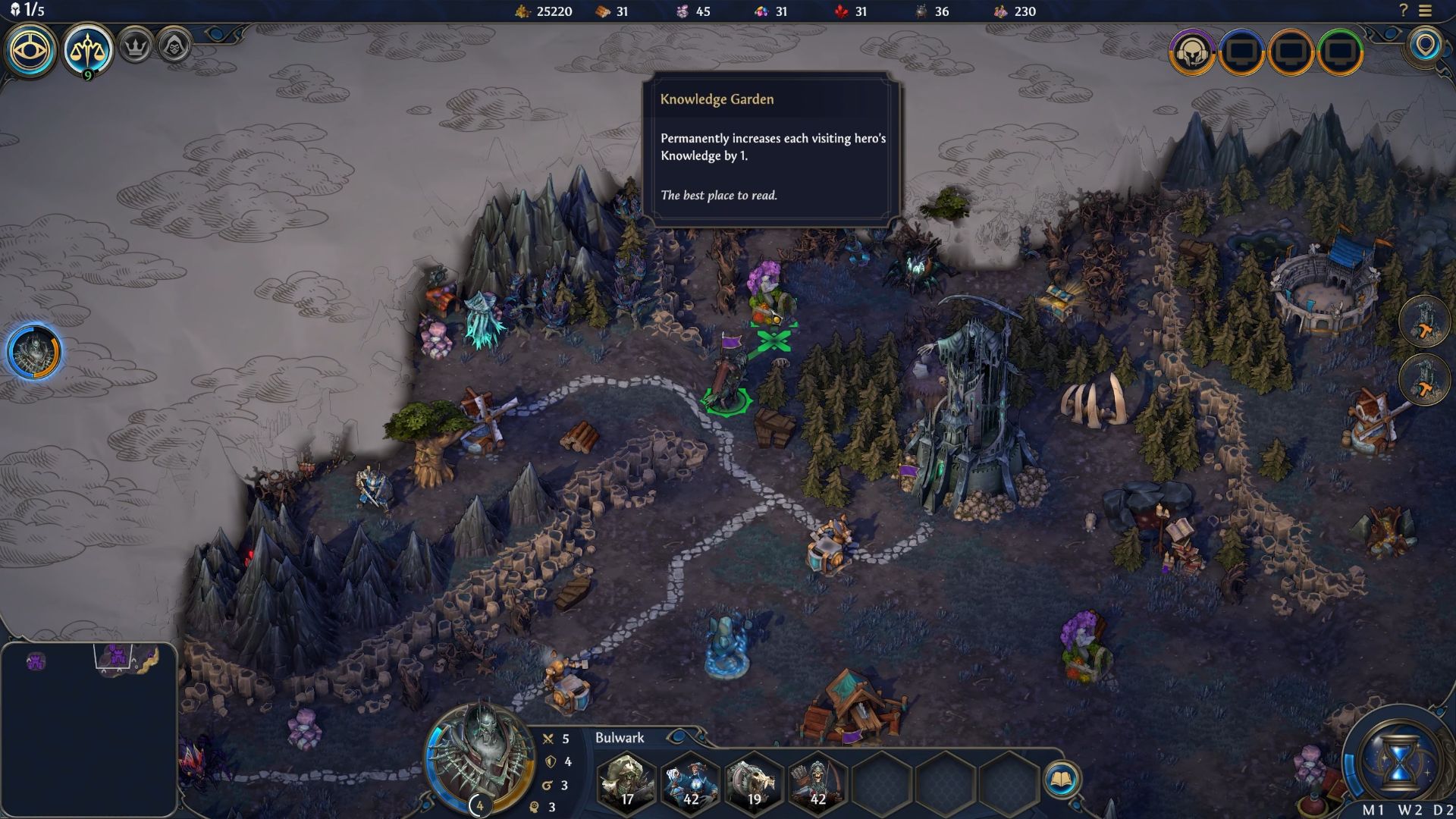Select the skeleton archer stack of 42
Screen dimensions: 1456x819
click(817, 782)
